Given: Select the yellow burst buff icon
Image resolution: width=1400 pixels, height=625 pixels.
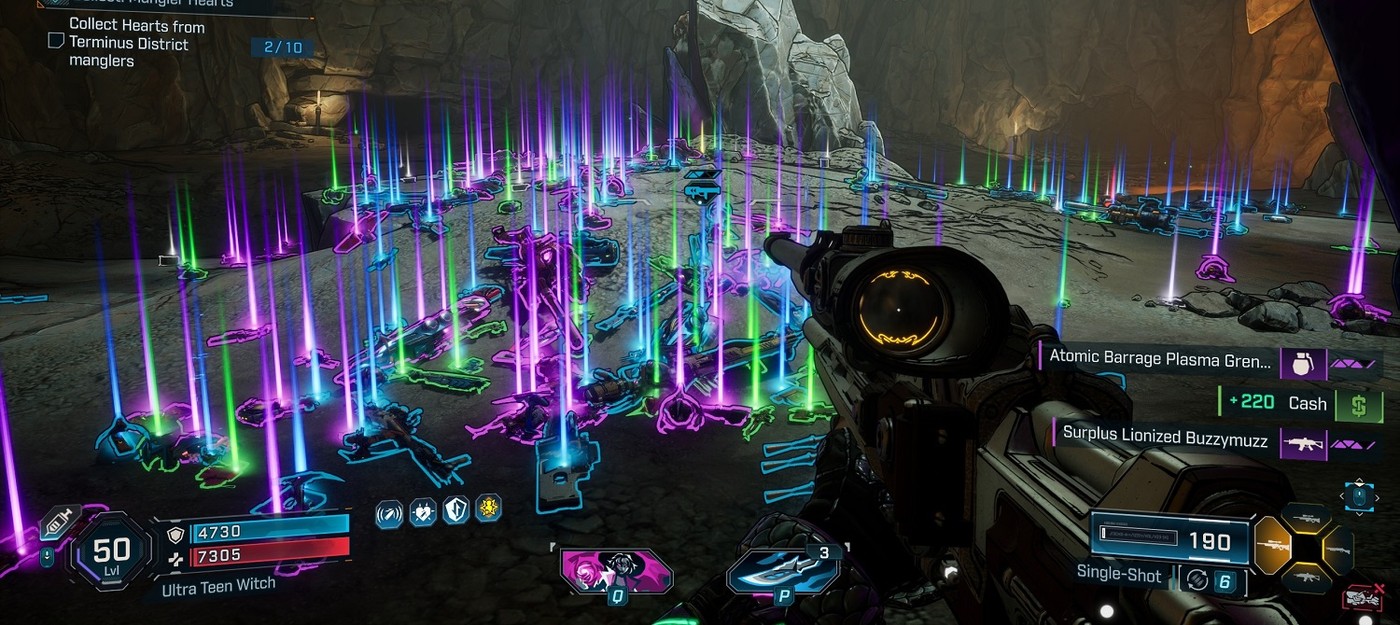Looking at the screenshot, I should (488, 509).
